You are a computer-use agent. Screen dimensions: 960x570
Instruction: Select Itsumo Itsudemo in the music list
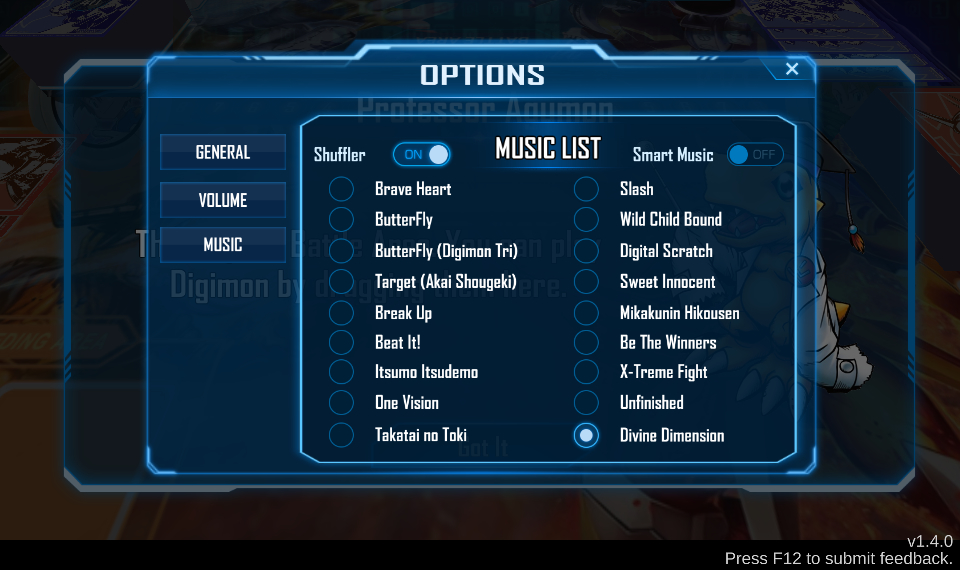click(x=342, y=372)
